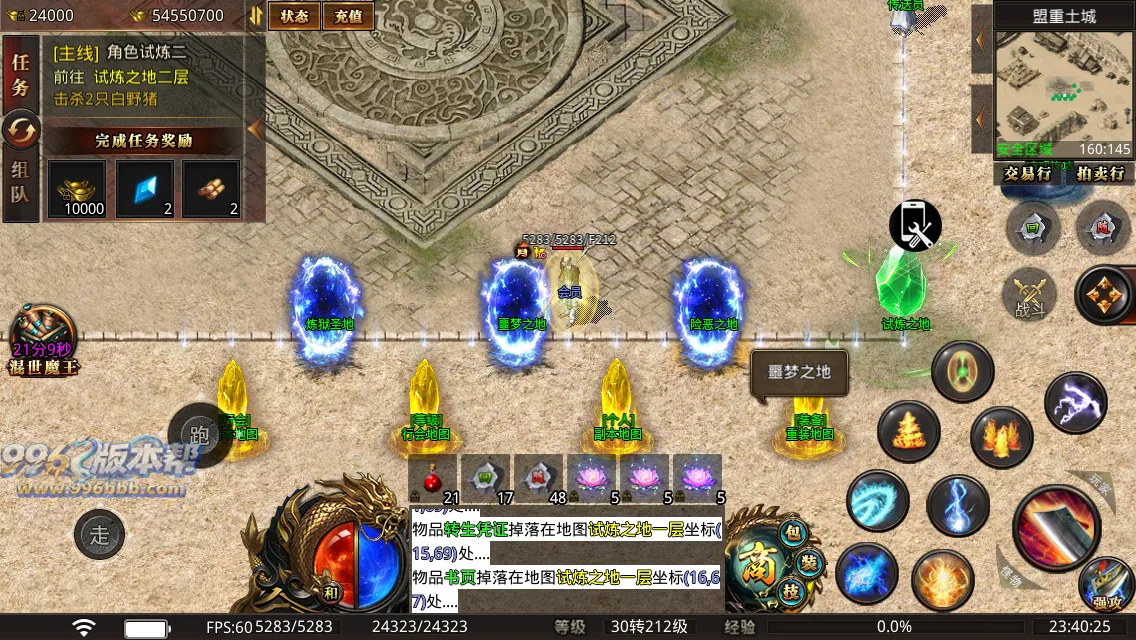1136x640 pixels.
Task: Tap the 走 walk button
Action: point(99,534)
